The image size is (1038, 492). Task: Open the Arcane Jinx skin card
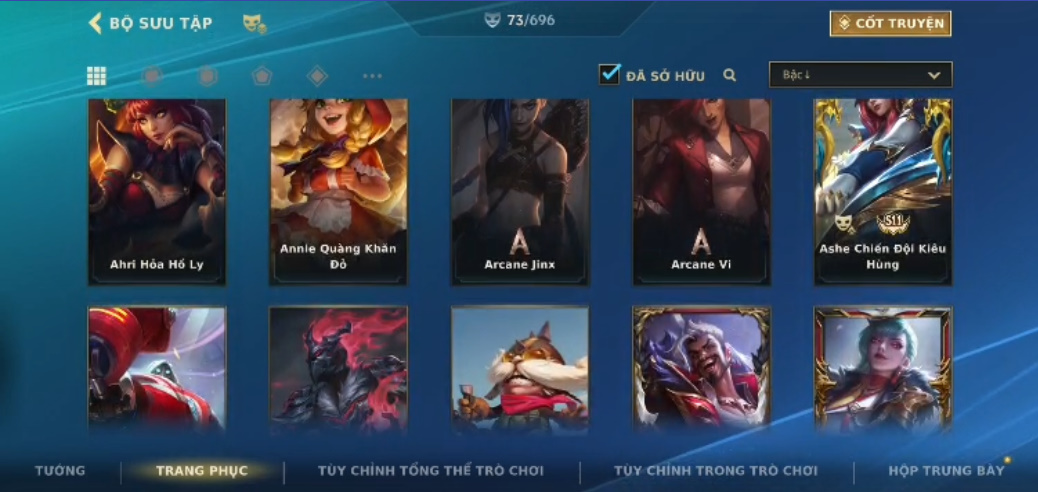click(x=520, y=190)
